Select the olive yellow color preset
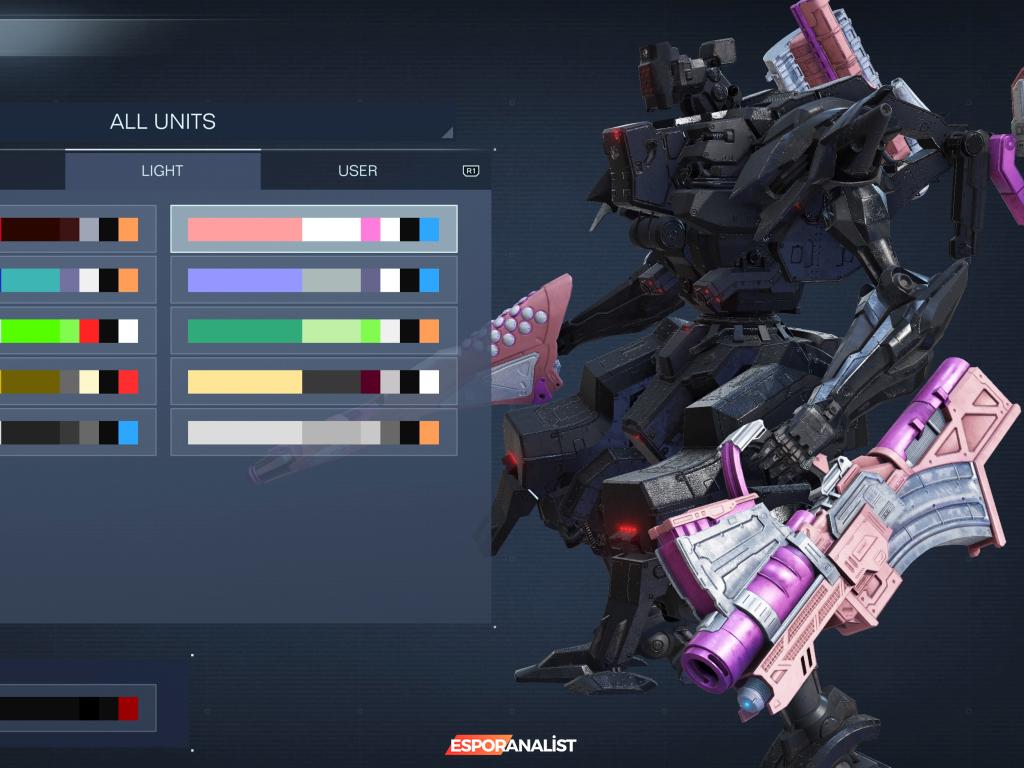This screenshot has width=1024, height=768. (70, 382)
